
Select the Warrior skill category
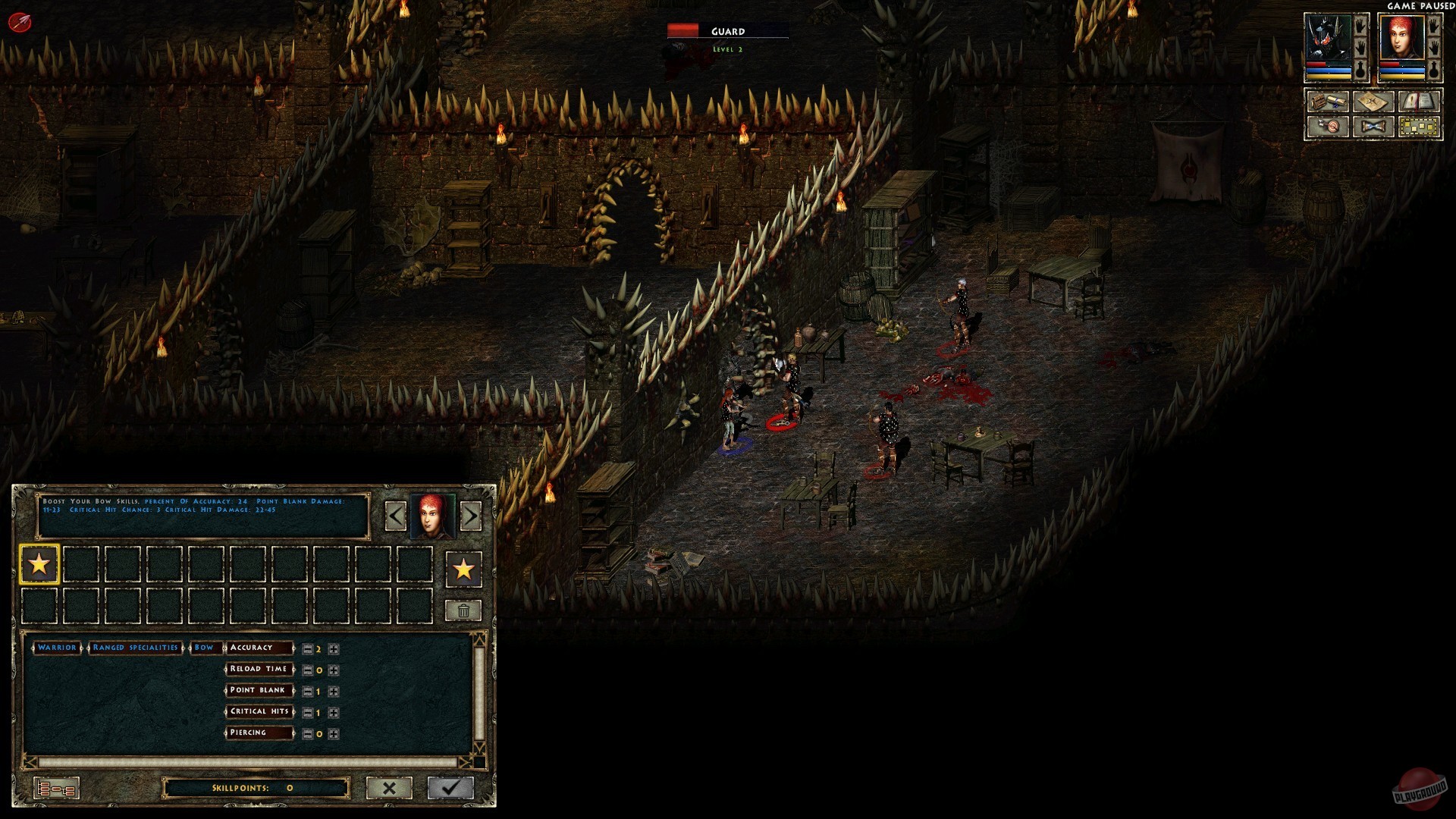click(x=57, y=648)
